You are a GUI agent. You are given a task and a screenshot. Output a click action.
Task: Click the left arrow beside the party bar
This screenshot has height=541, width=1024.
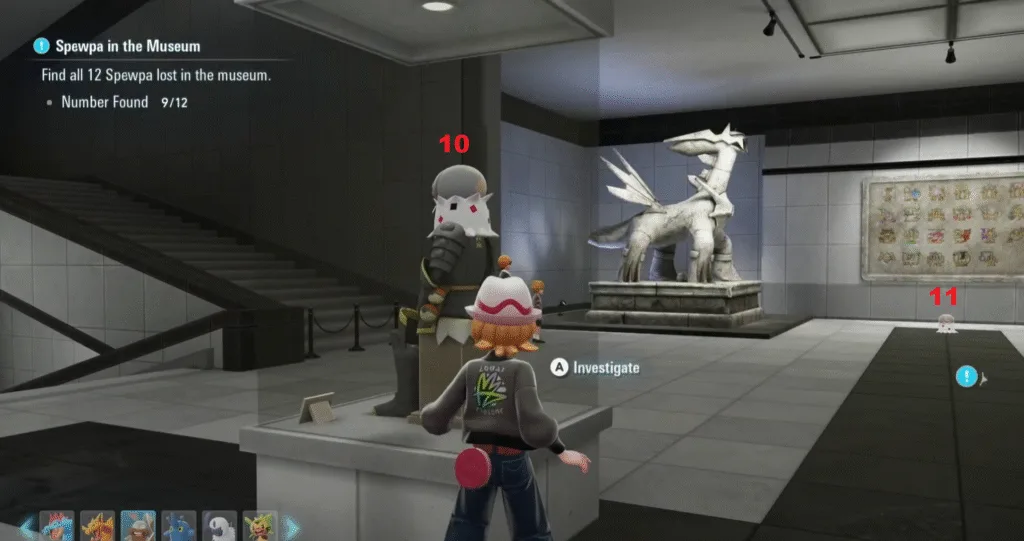coord(26,527)
